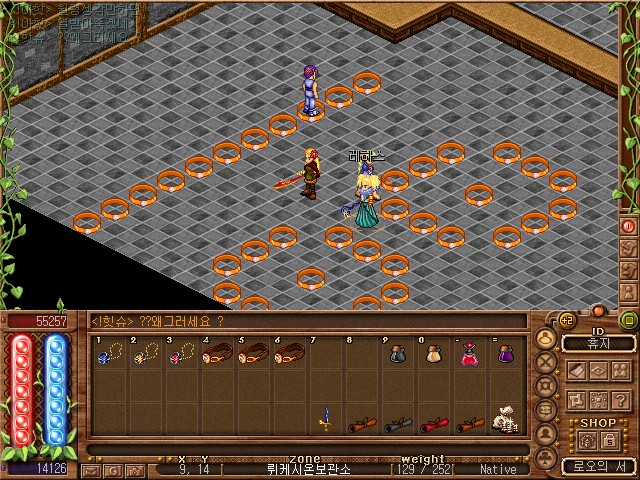Select the red gem necklace in slot 3
This screenshot has height=480, width=640.
tap(180, 354)
